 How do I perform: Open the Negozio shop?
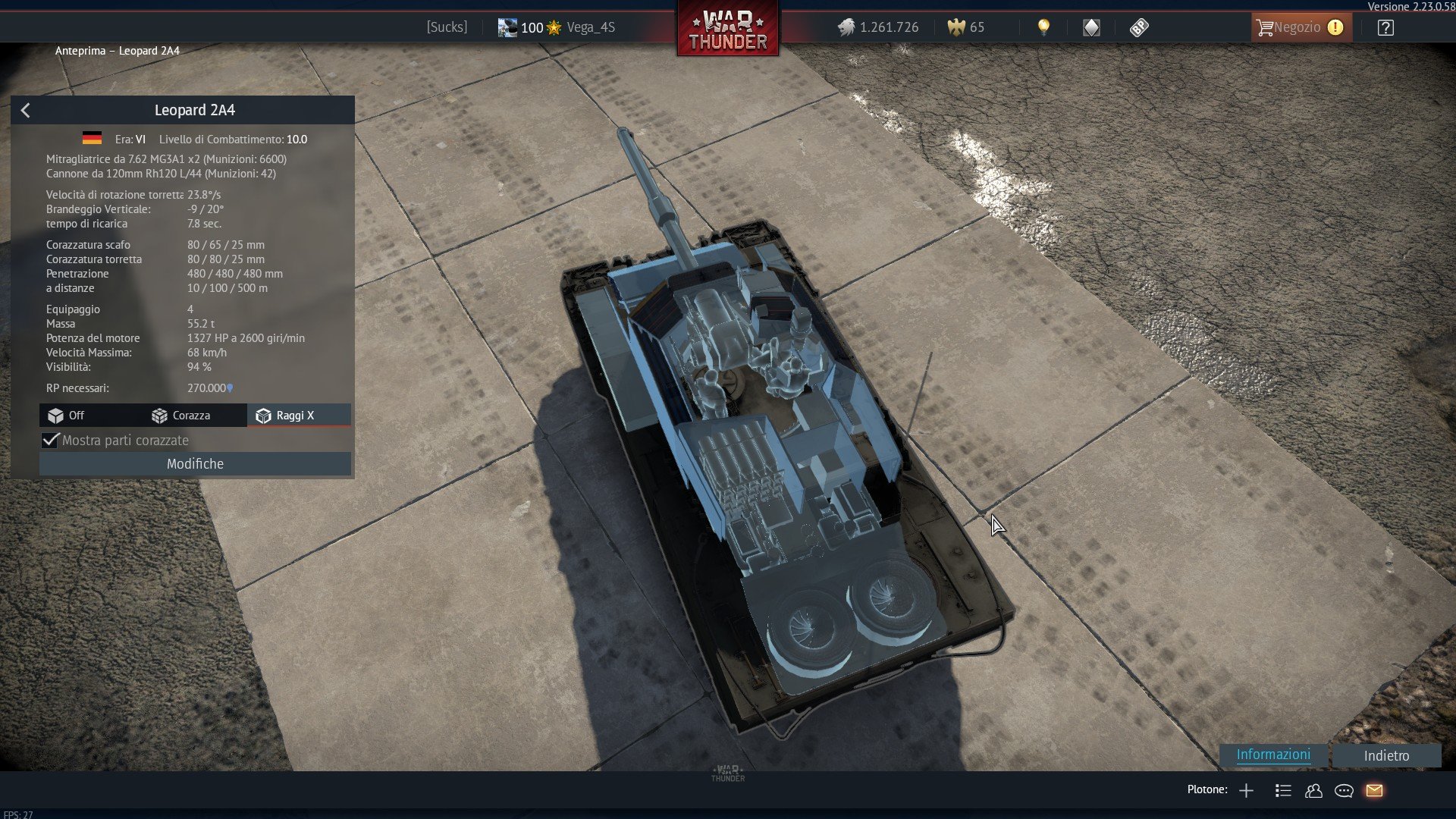(1300, 27)
